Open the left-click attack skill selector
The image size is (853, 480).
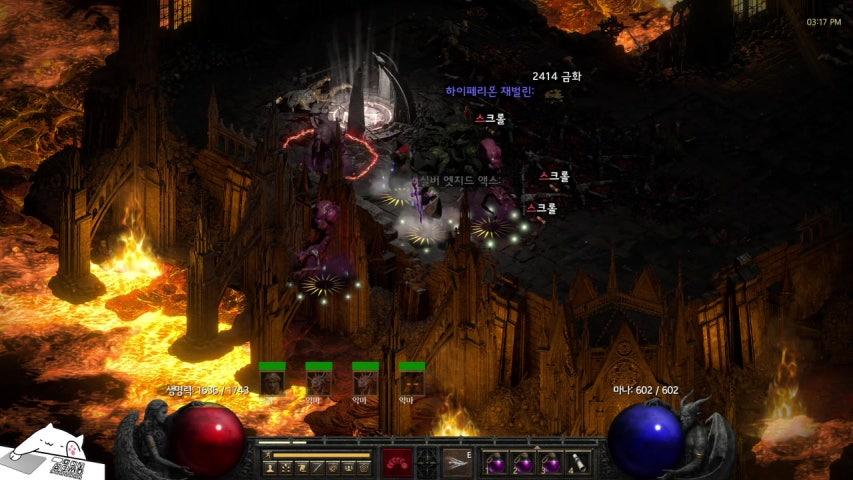click(x=398, y=462)
